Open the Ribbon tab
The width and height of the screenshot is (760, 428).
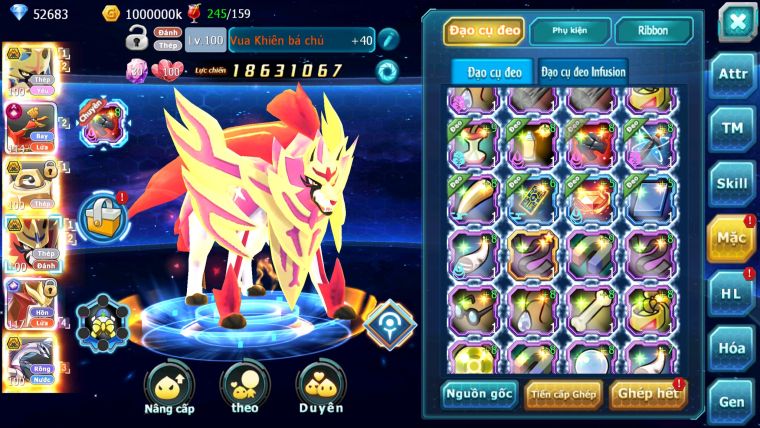click(653, 31)
